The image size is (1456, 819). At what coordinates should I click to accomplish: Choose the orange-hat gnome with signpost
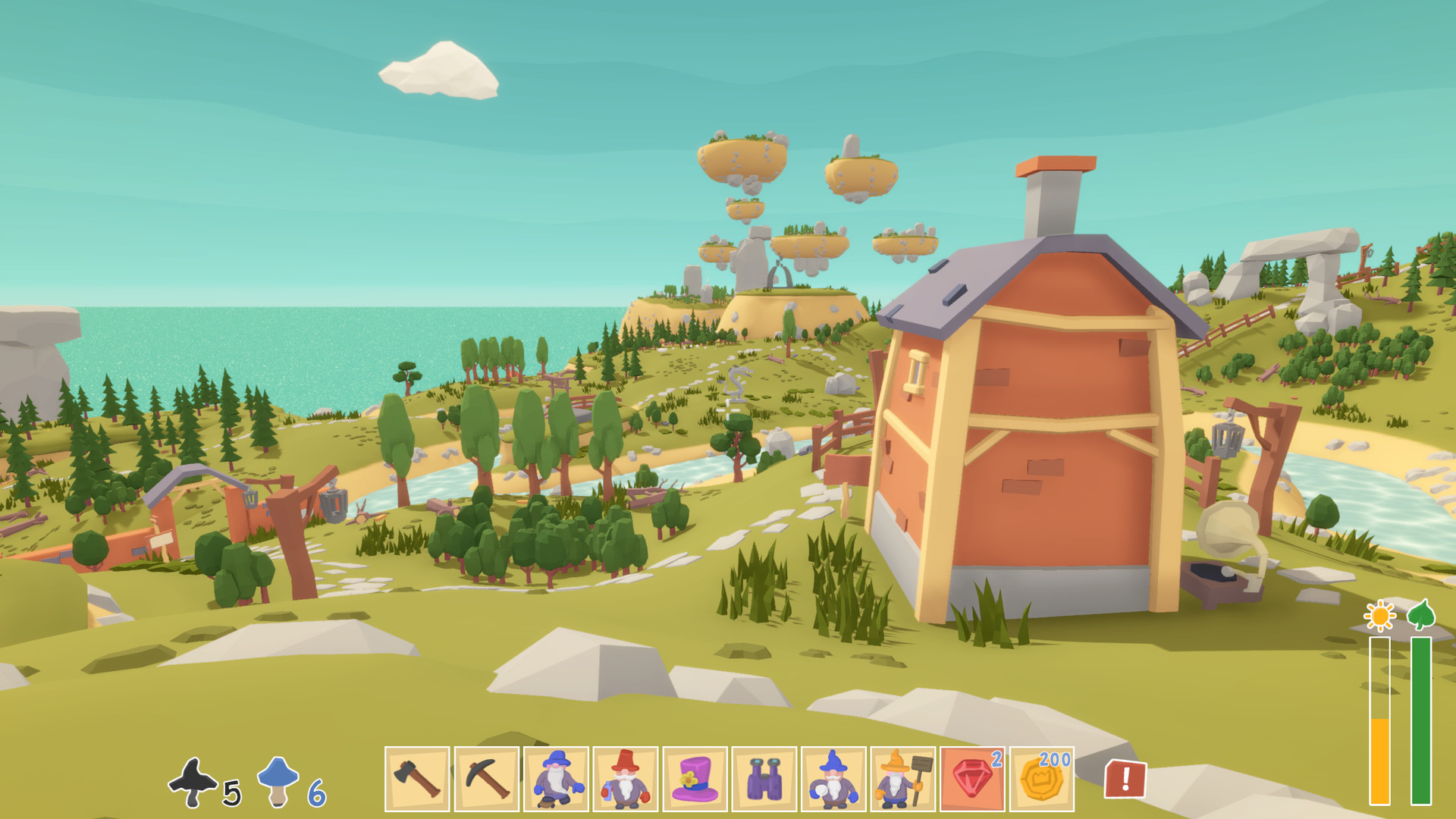[x=903, y=779]
